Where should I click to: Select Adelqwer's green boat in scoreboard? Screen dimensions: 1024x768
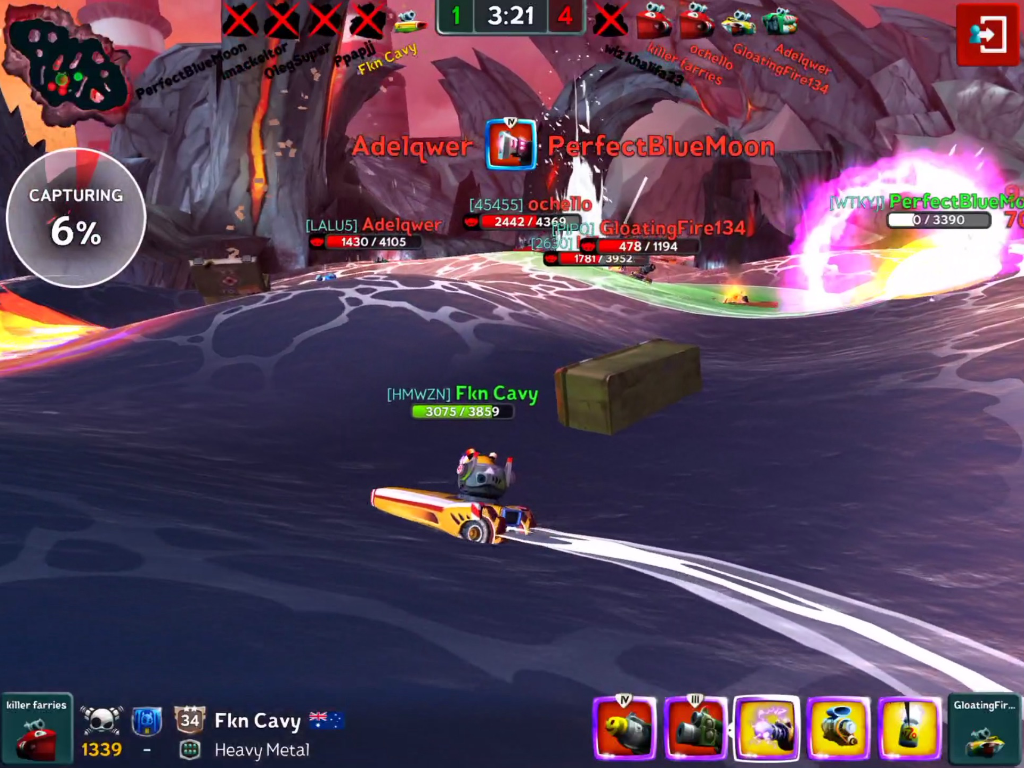[x=780, y=20]
